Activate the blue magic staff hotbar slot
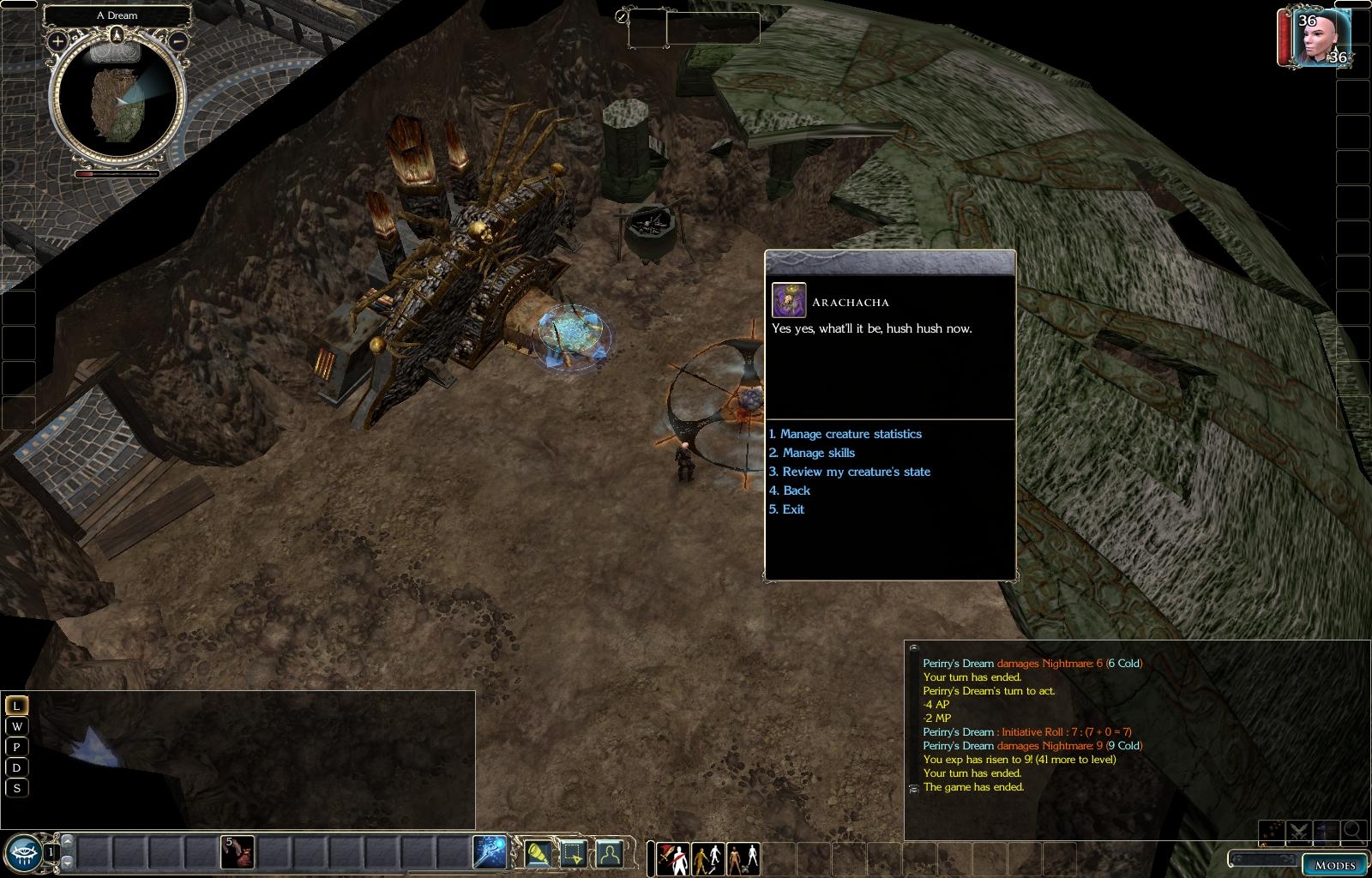The height and width of the screenshot is (878, 1372). click(x=490, y=852)
